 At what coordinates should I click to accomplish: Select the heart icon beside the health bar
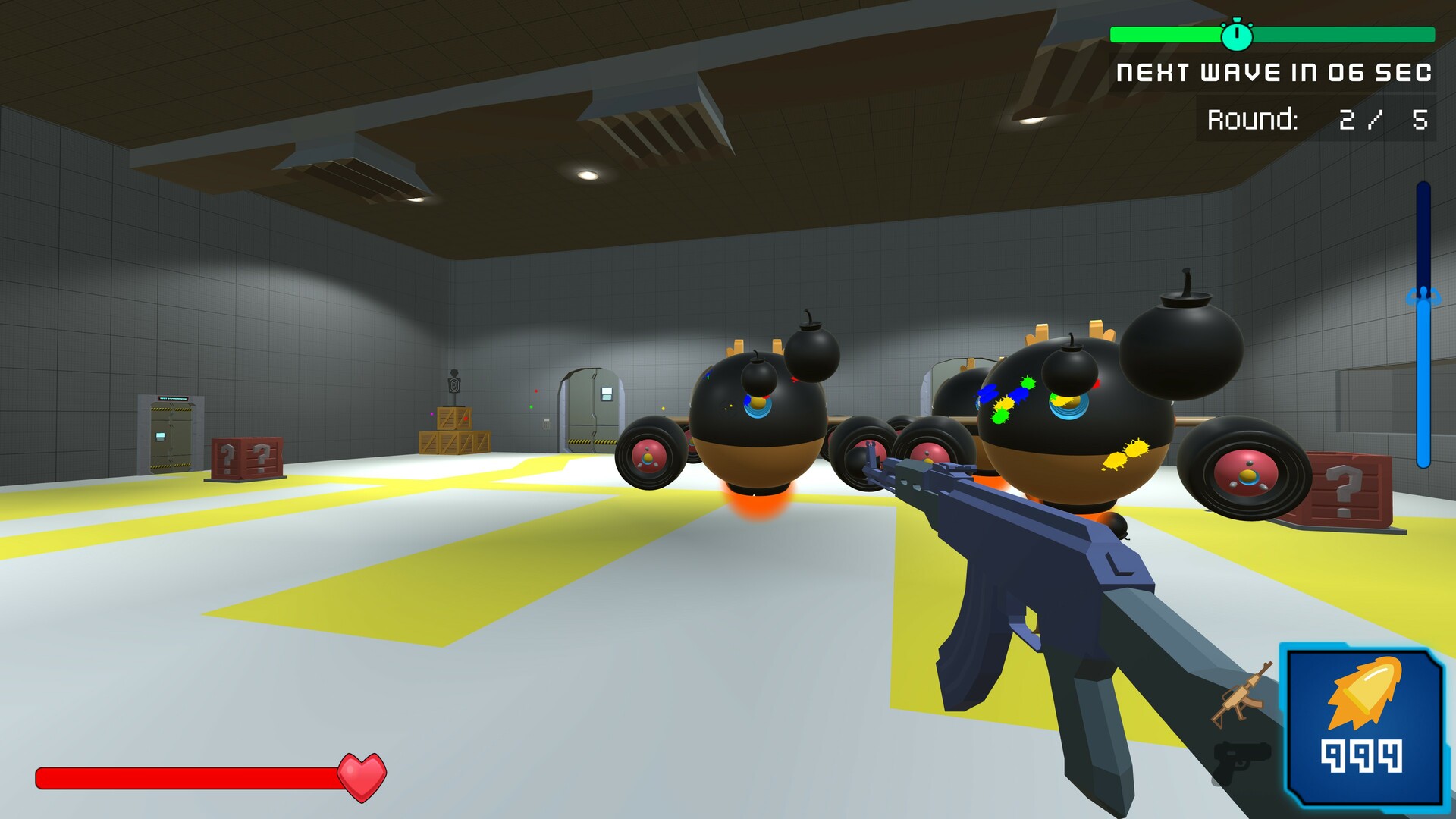(x=362, y=775)
